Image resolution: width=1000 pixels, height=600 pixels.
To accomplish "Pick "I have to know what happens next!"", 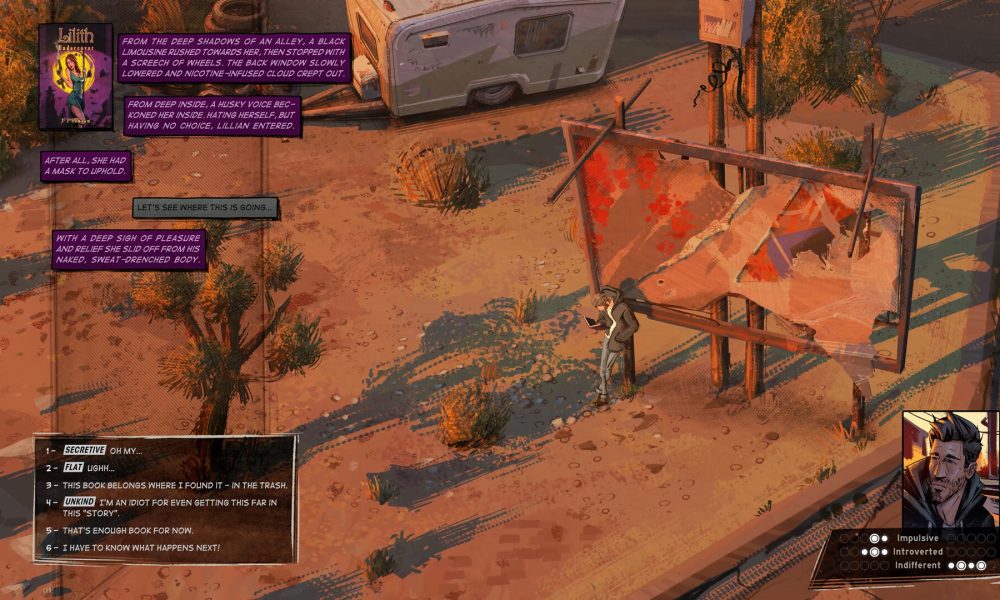I will pos(146,548).
